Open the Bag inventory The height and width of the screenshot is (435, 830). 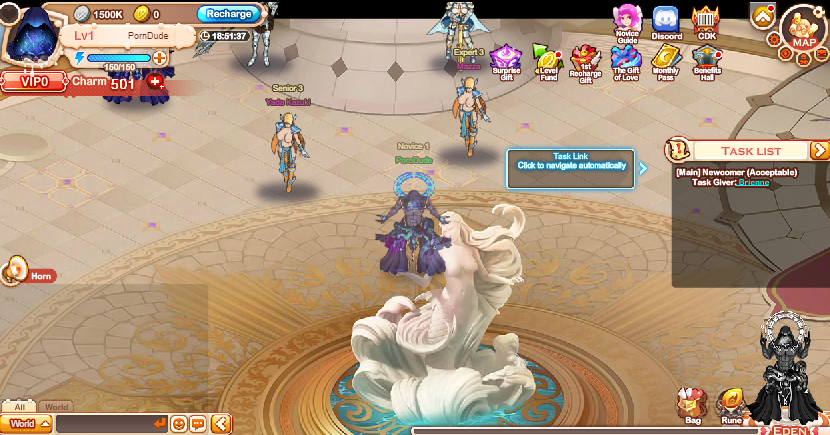(692, 406)
